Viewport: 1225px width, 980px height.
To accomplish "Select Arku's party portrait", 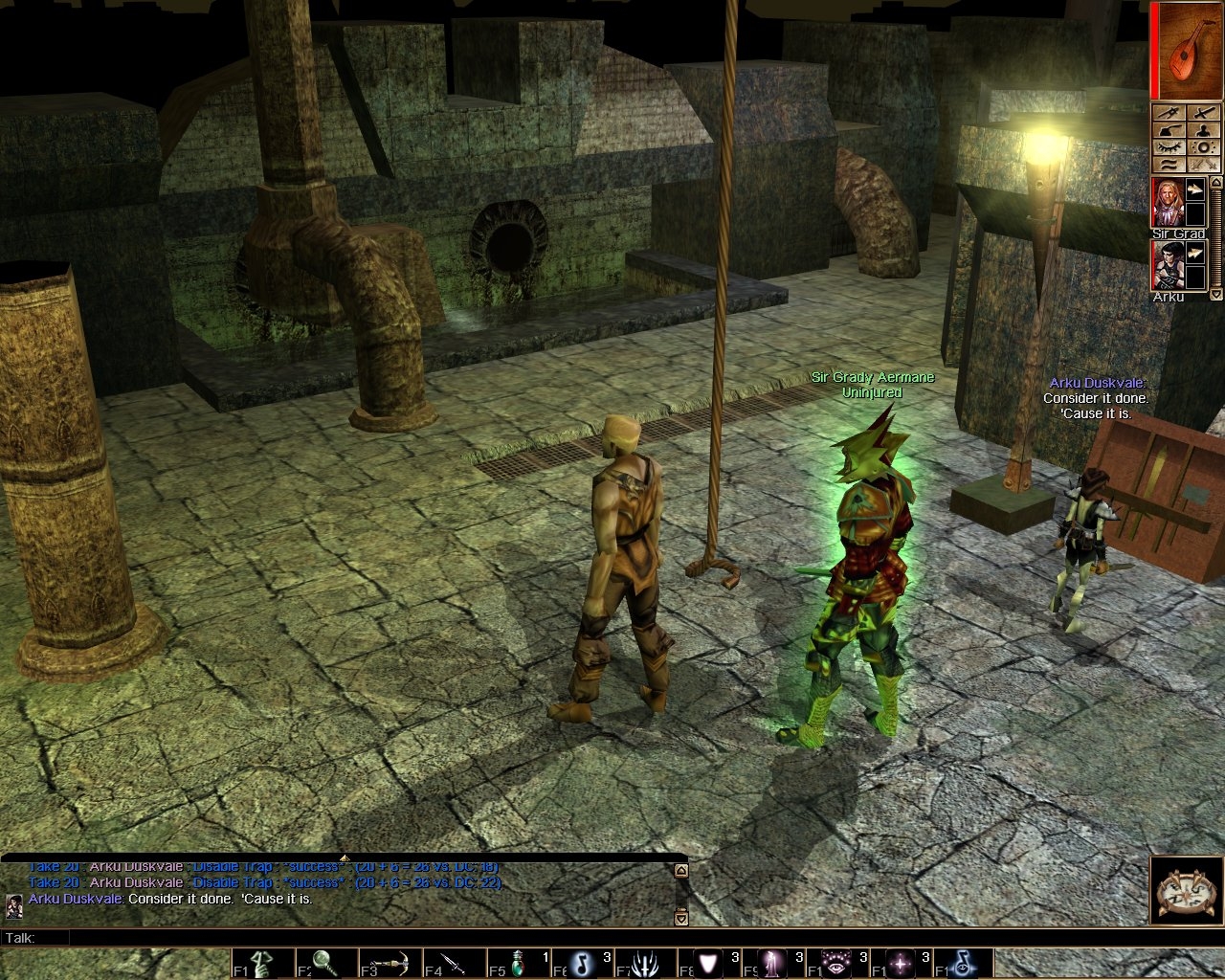I will (1166, 265).
